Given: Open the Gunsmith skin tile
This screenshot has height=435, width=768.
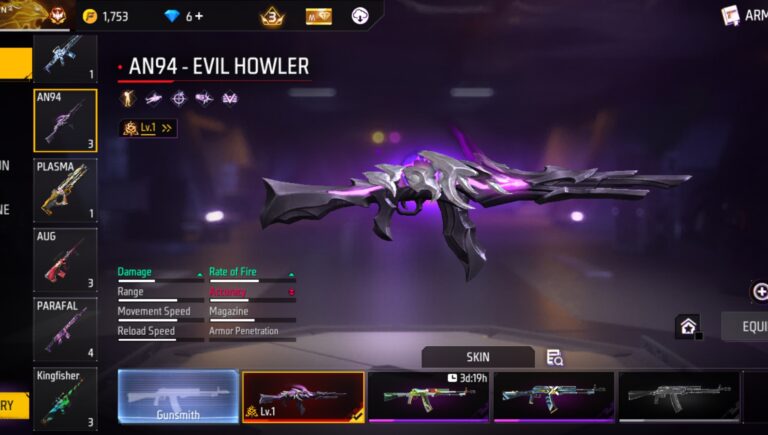Looking at the screenshot, I should click(x=178, y=396).
